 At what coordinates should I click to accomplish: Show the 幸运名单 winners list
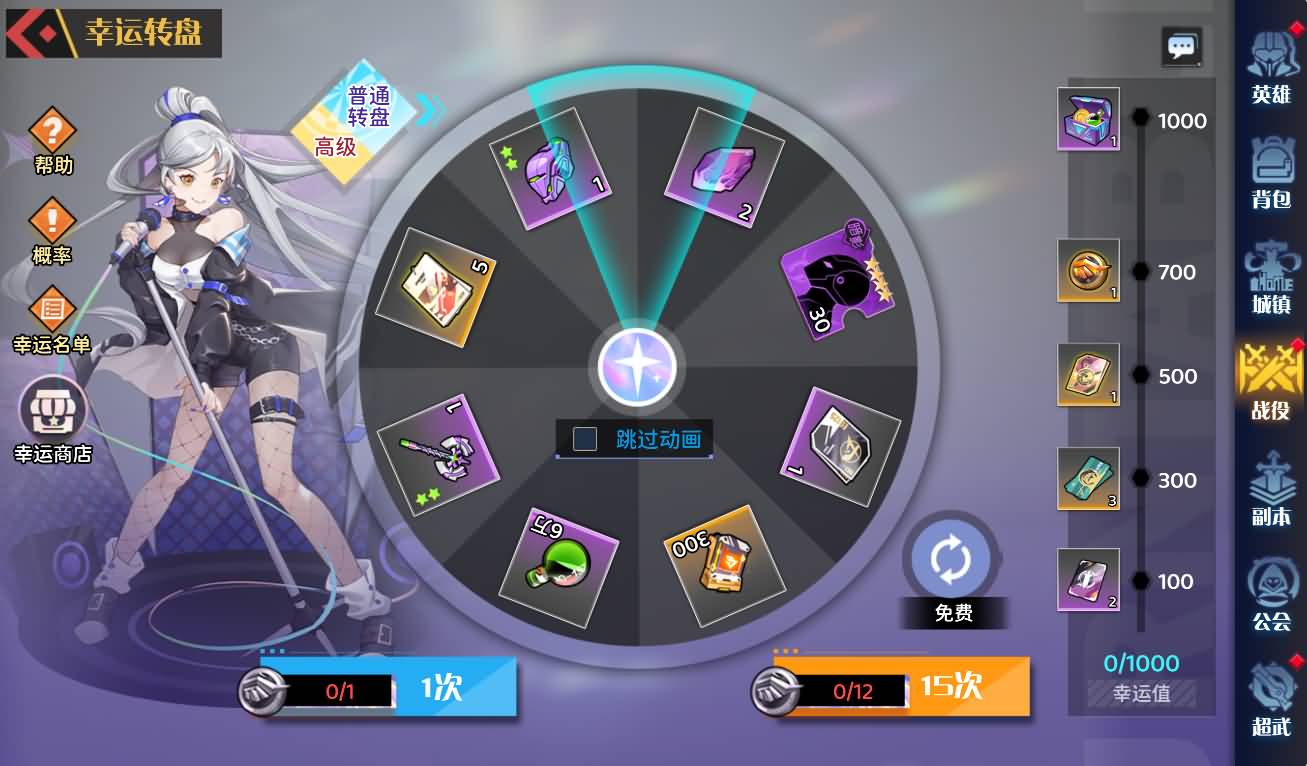point(52,312)
